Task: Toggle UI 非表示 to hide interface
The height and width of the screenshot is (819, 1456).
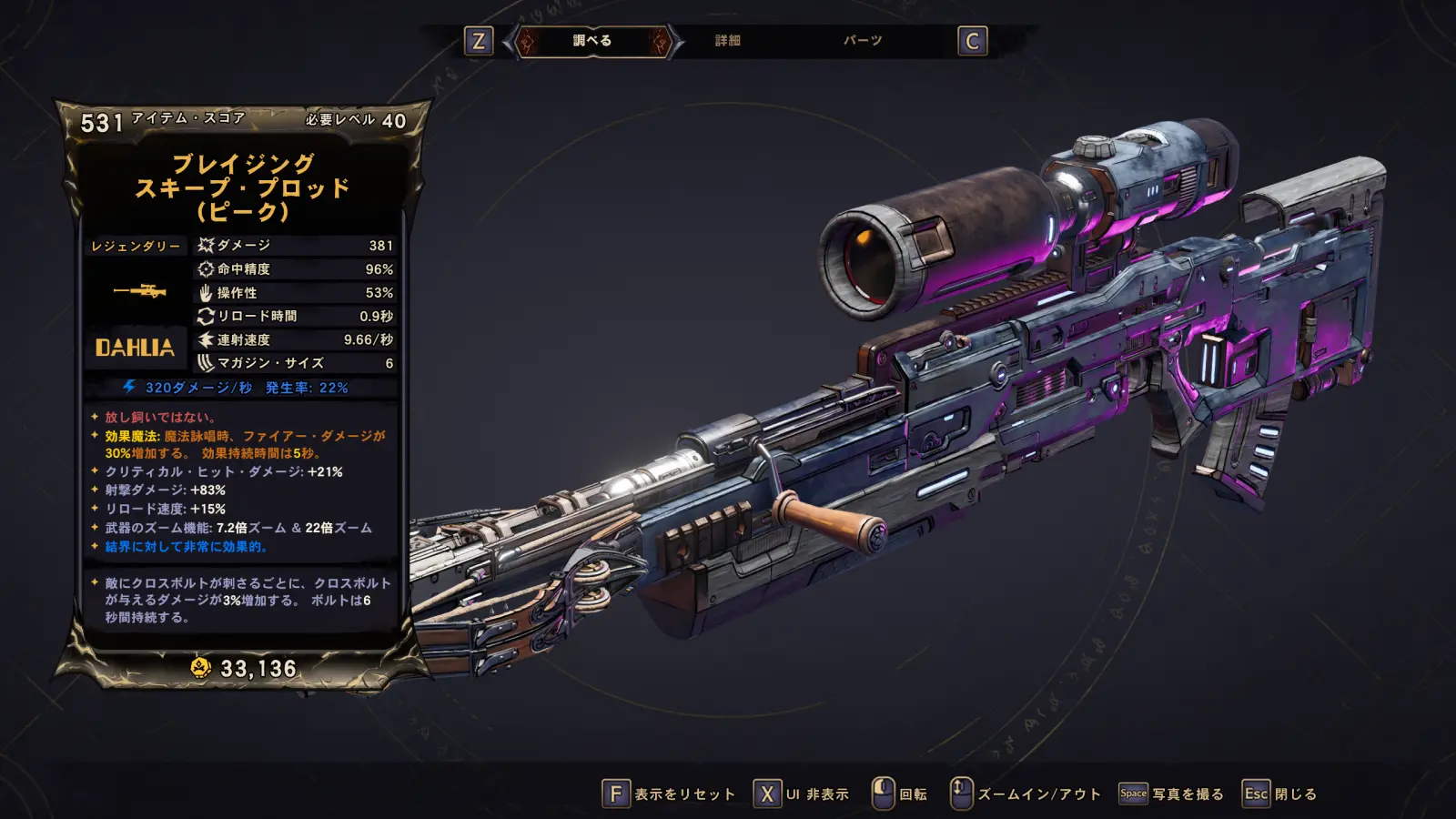Action: 802,794
